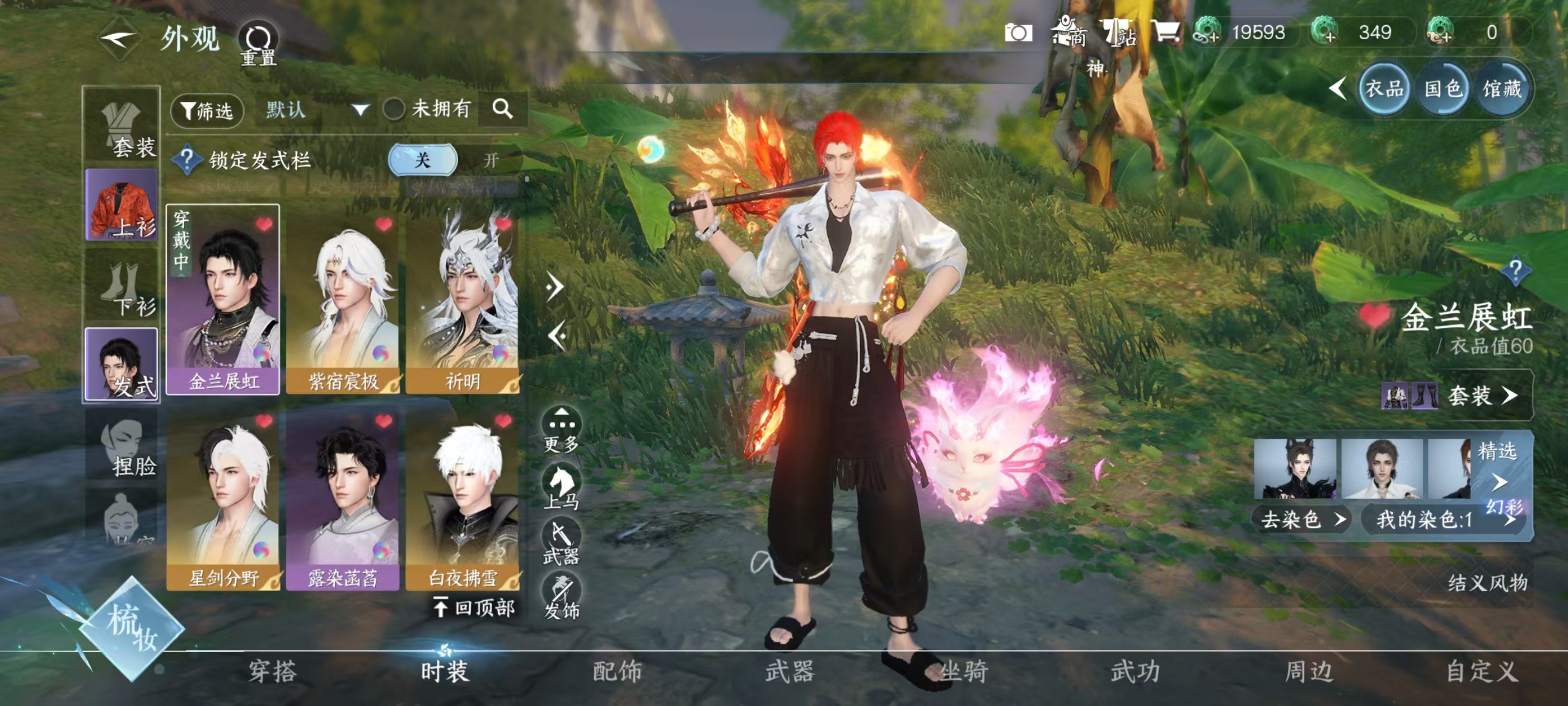Toggle the 未拥有 unowned filter
The width and height of the screenshot is (1568, 706).
pyautogui.click(x=394, y=110)
